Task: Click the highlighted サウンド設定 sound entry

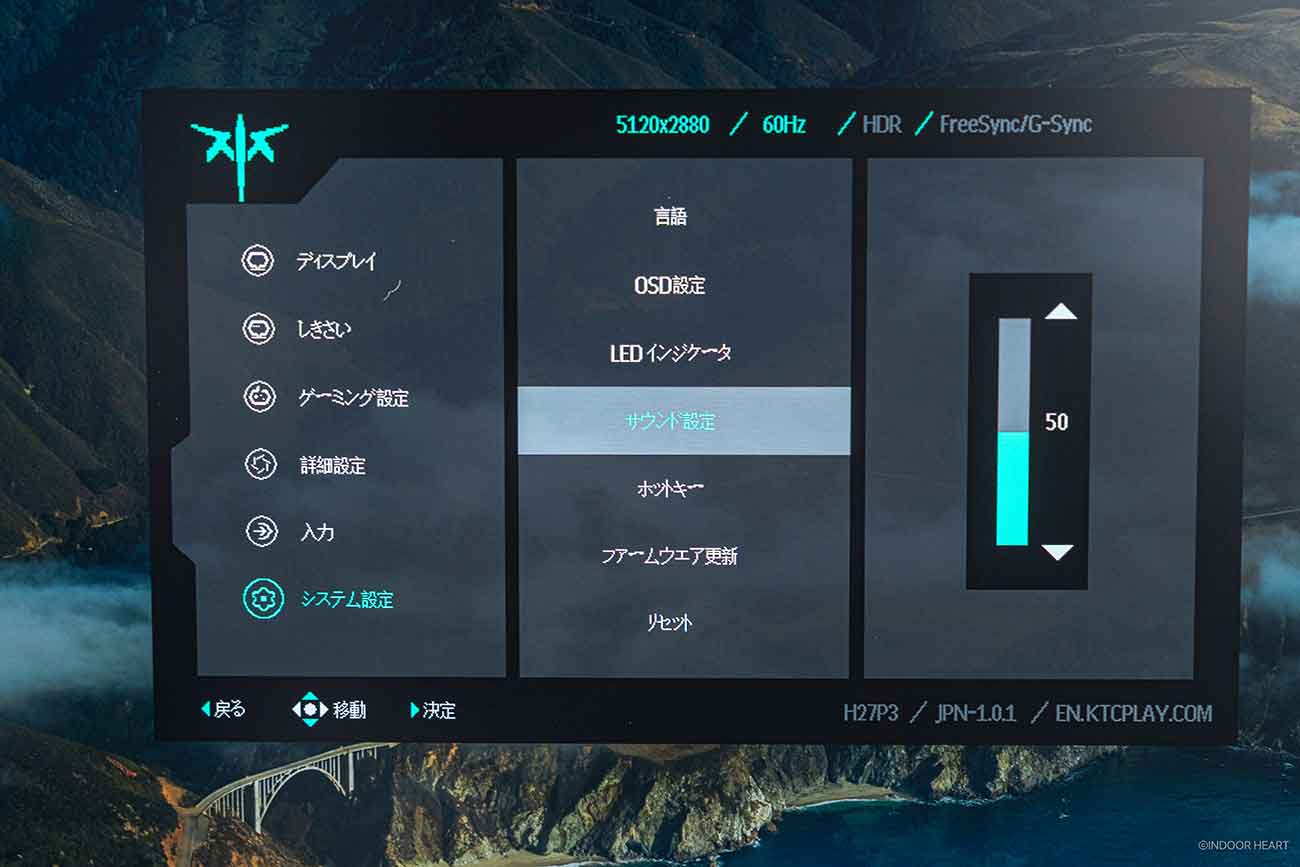Action: click(671, 421)
